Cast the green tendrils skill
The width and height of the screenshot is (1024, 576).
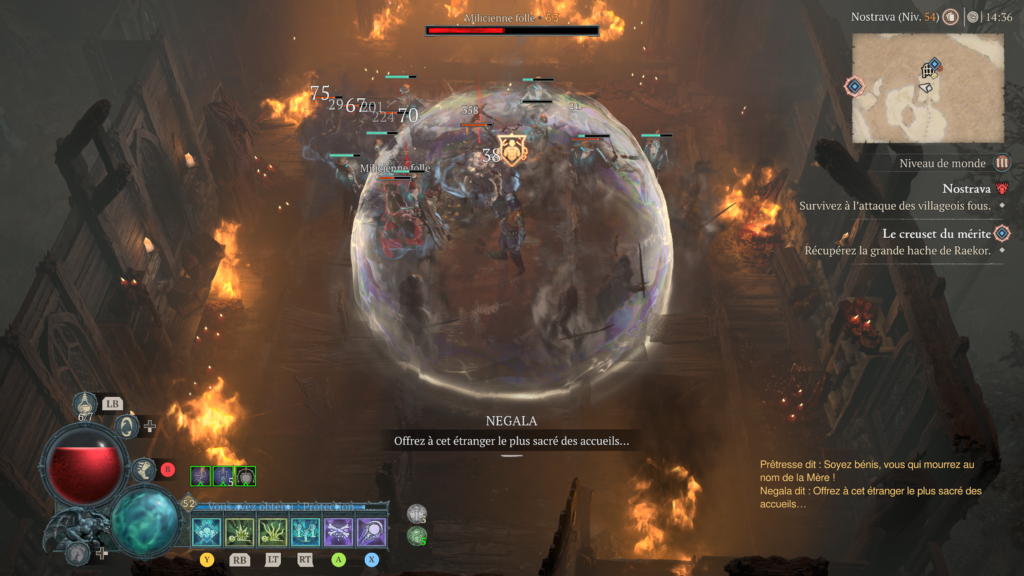coord(273,532)
